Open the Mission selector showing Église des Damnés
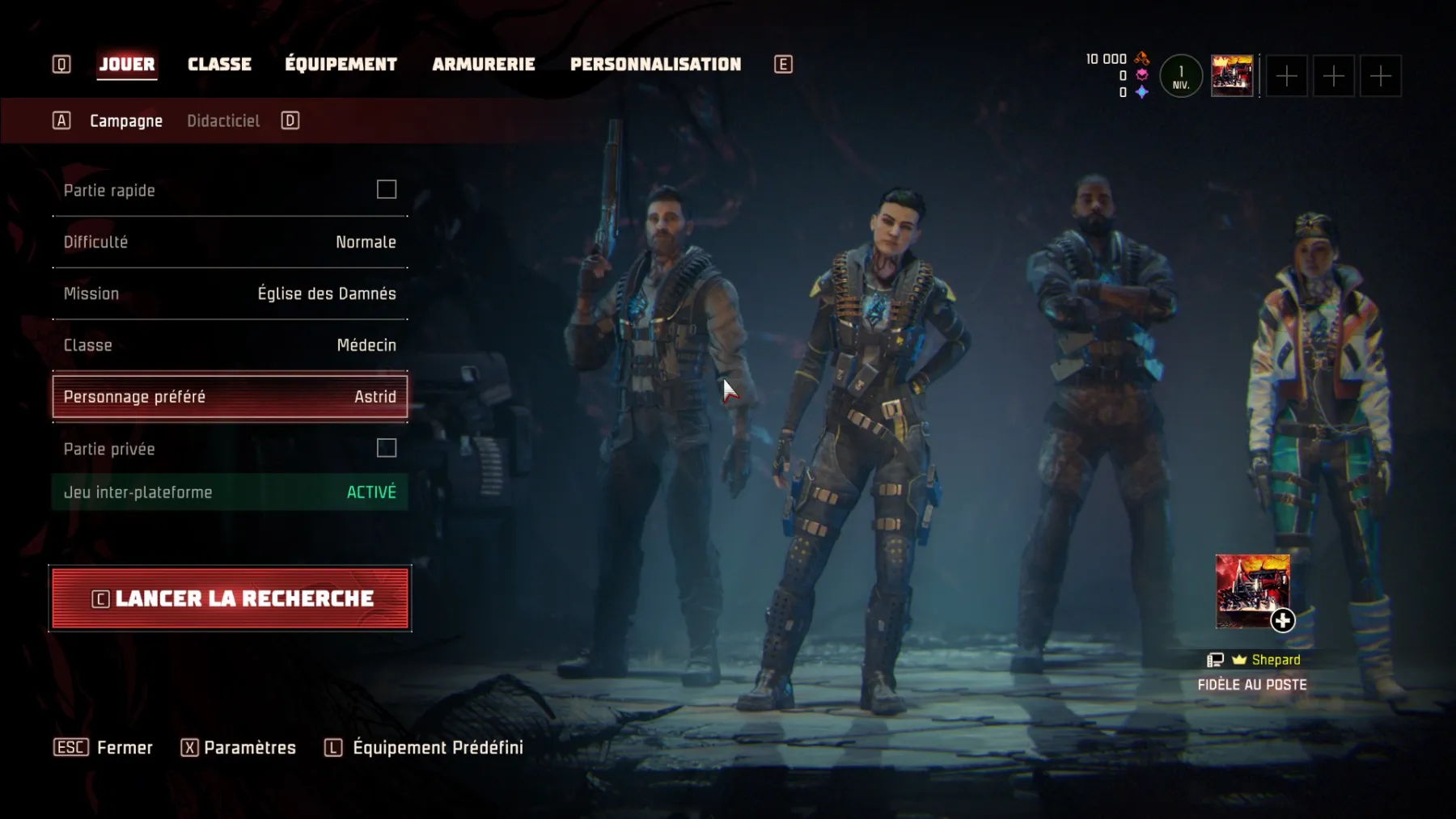1456x819 pixels. [x=325, y=293]
